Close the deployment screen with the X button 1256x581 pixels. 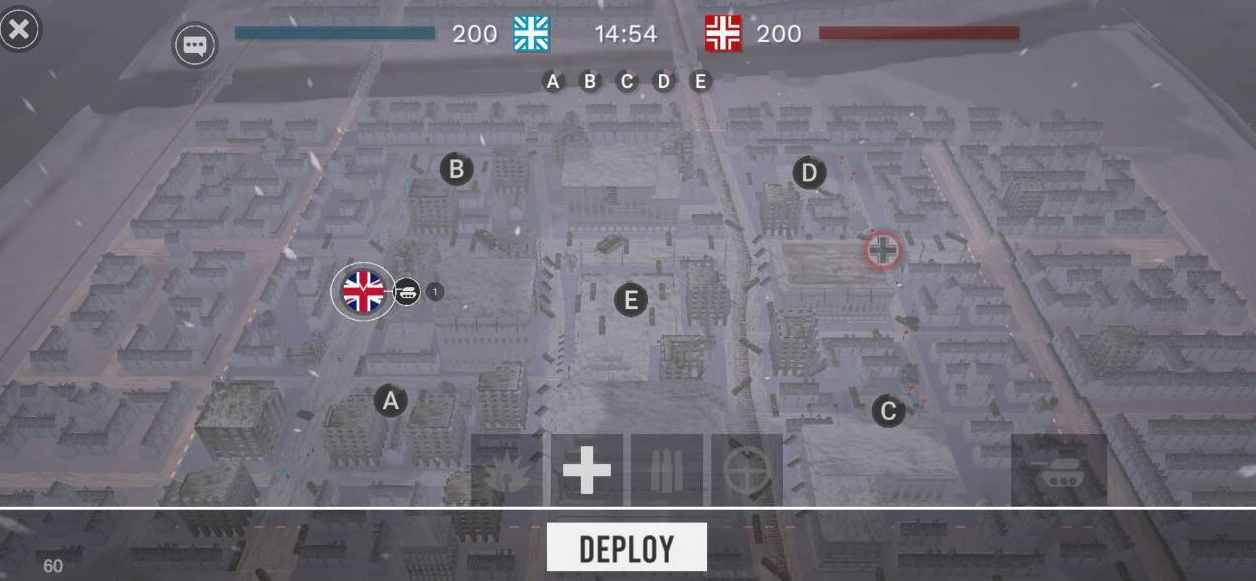(20, 29)
